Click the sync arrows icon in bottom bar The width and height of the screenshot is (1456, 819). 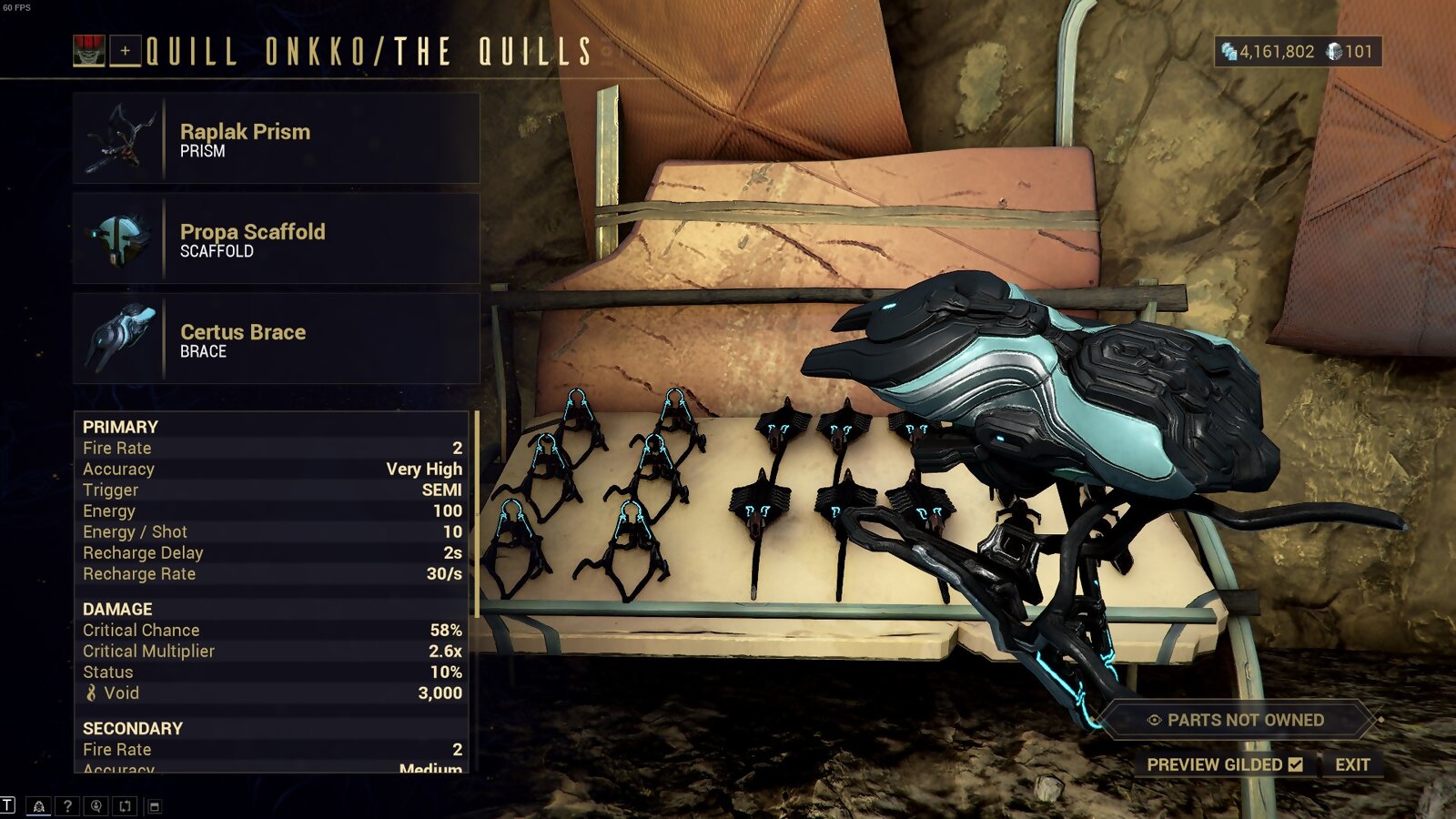pyautogui.click(x=125, y=805)
